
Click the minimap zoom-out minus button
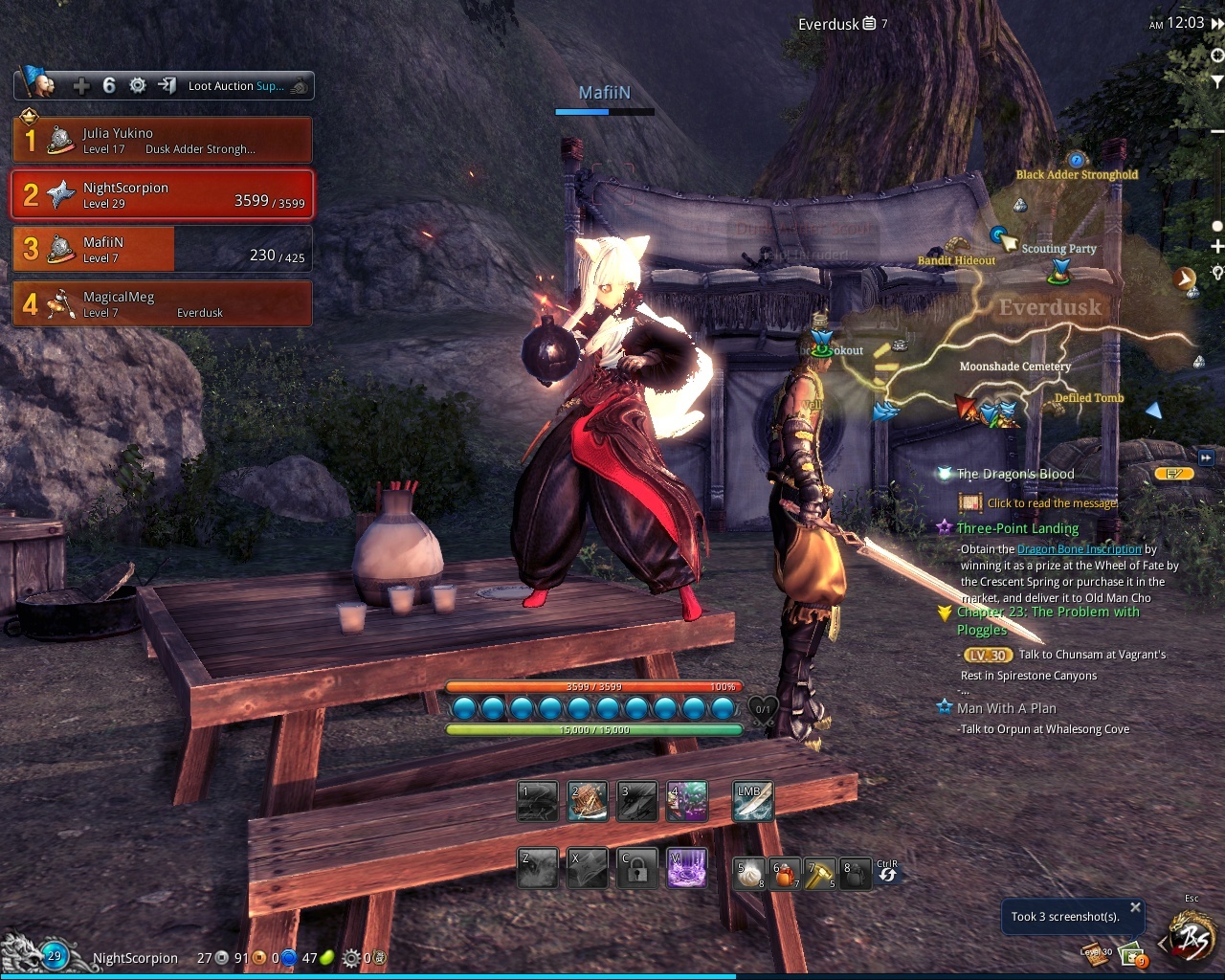pyautogui.click(x=1216, y=131)
